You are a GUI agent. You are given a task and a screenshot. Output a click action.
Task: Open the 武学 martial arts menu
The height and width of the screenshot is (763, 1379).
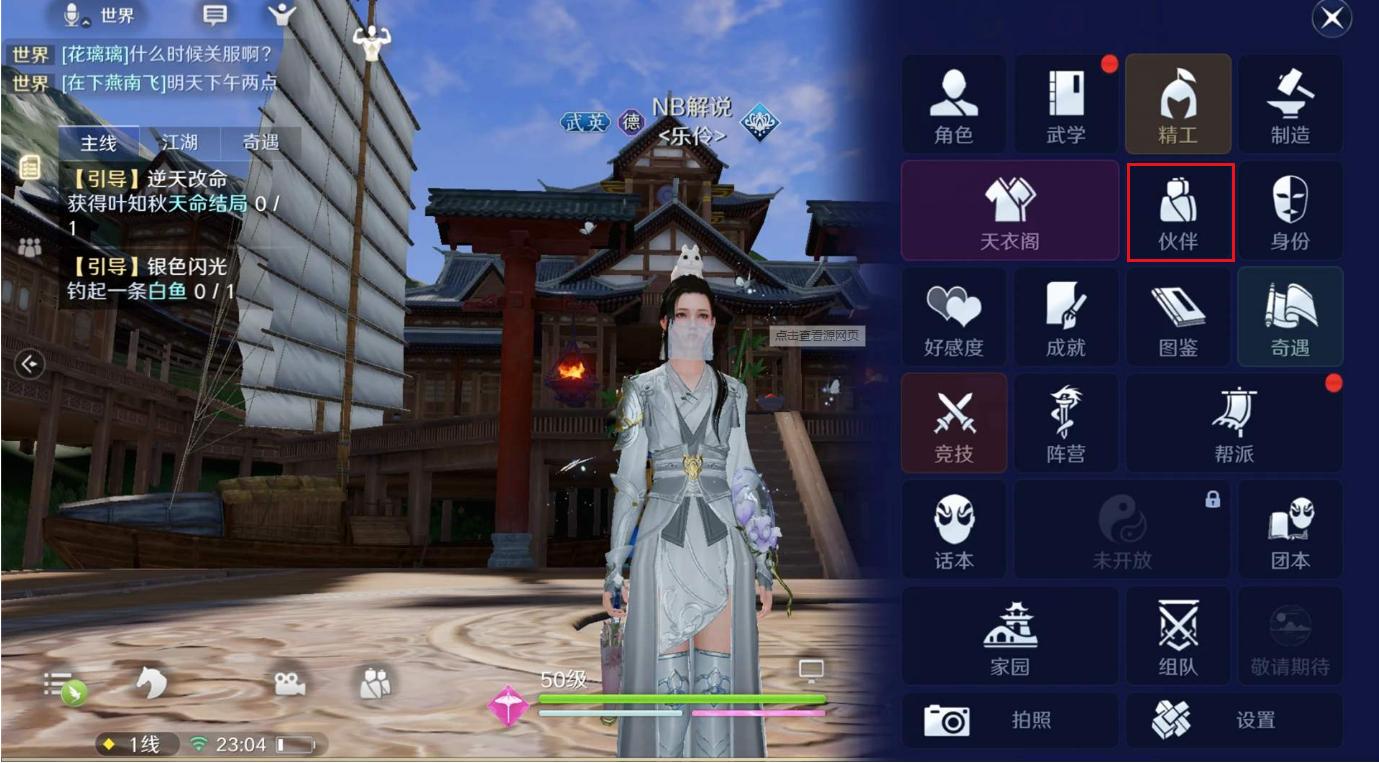click(x=1066, y=103)
